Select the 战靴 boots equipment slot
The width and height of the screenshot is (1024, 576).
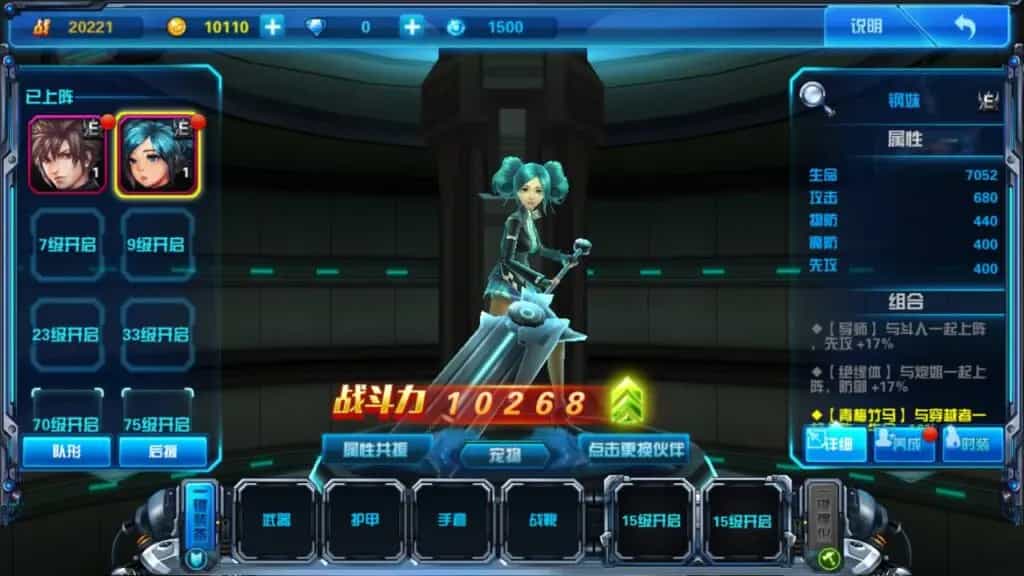click(542, 521)
